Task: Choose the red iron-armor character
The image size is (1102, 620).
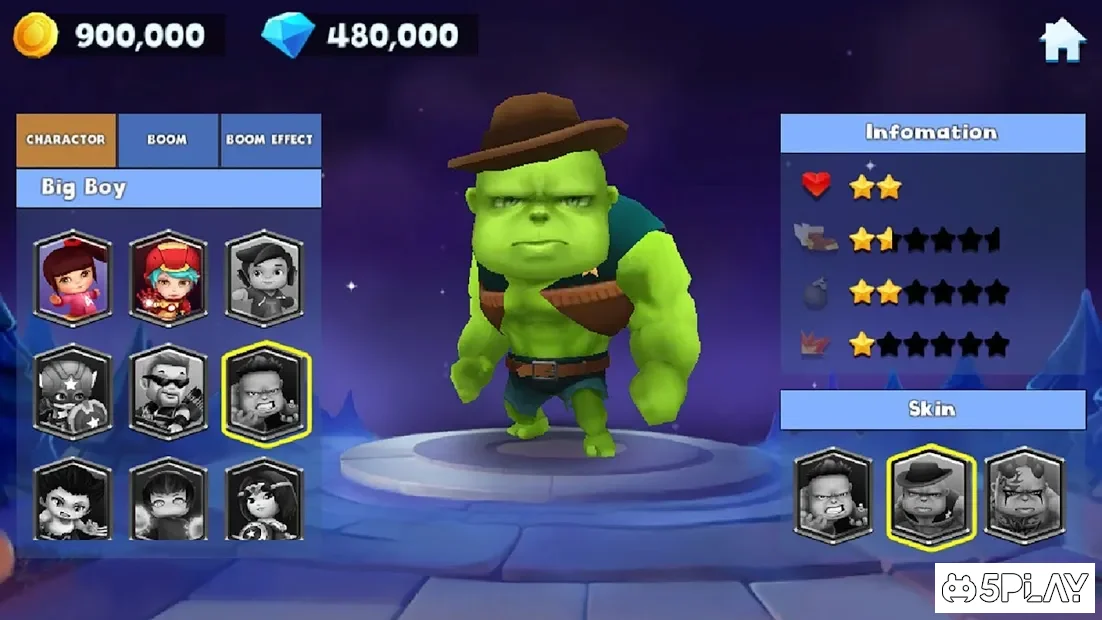Action: point(168,279)
